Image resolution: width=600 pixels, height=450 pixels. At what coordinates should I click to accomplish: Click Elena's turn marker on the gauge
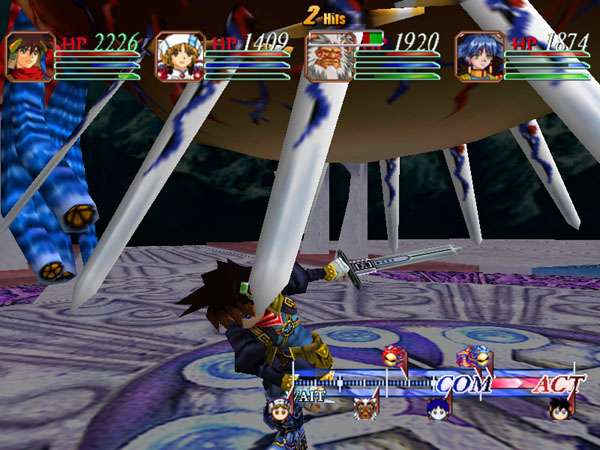click(x=281, y=408)
